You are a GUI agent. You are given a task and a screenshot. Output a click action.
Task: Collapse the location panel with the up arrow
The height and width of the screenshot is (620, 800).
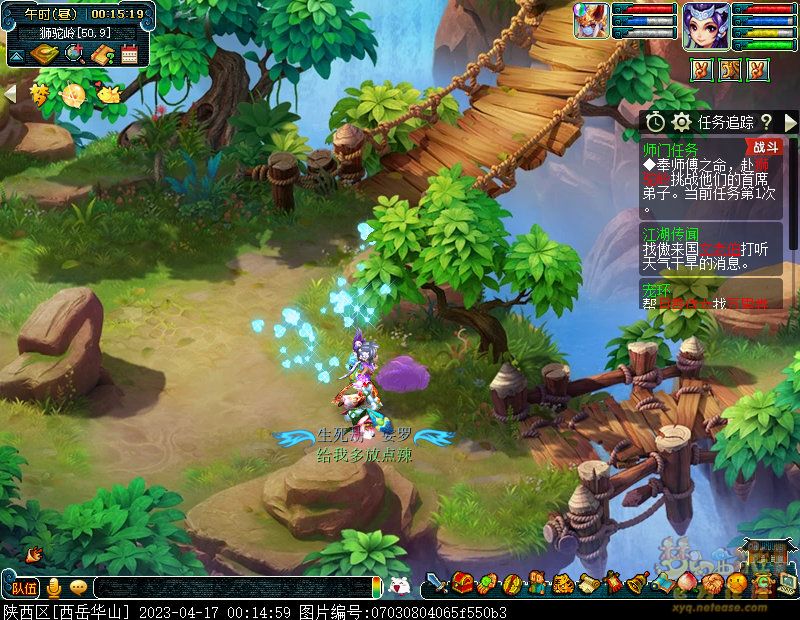click(16, 54)
